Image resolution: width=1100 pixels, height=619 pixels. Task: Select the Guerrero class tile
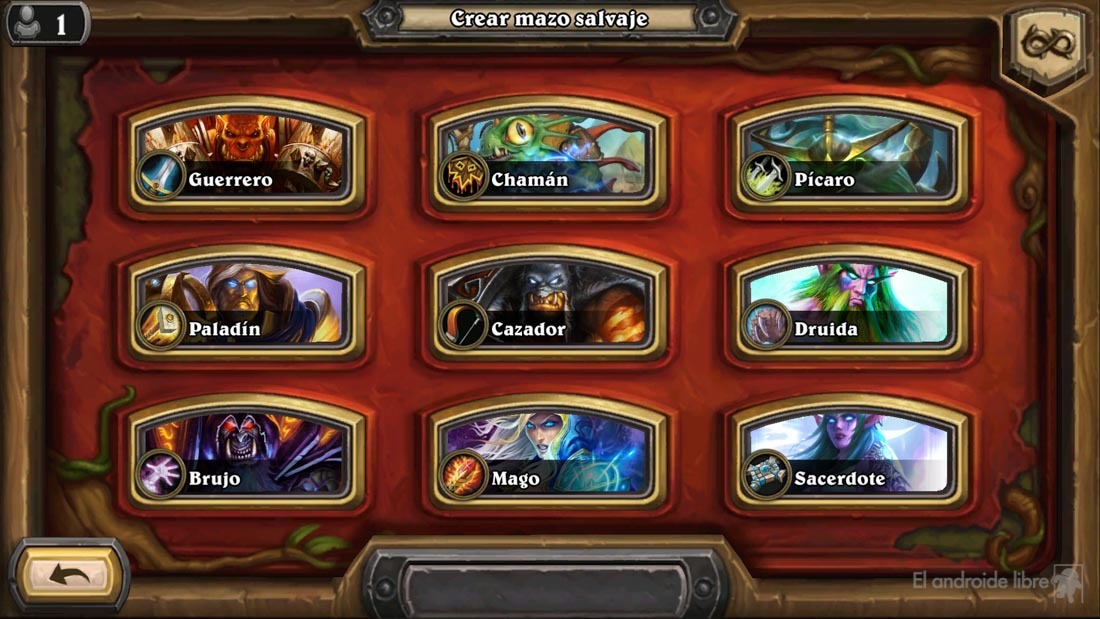tap(246, 155)
